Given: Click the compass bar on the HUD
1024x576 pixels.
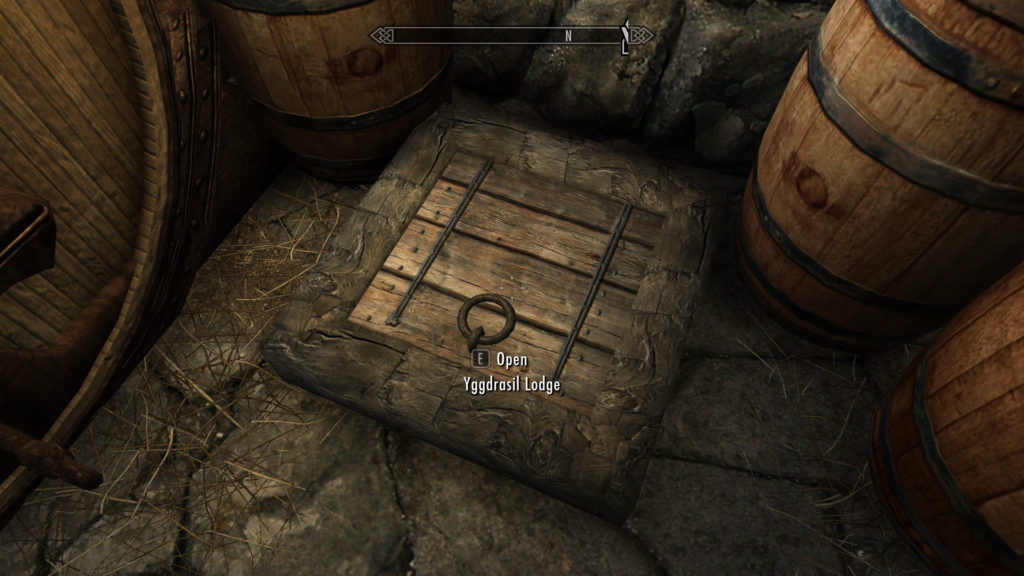Looking at the screenshot, I should [x=511, y=36].
